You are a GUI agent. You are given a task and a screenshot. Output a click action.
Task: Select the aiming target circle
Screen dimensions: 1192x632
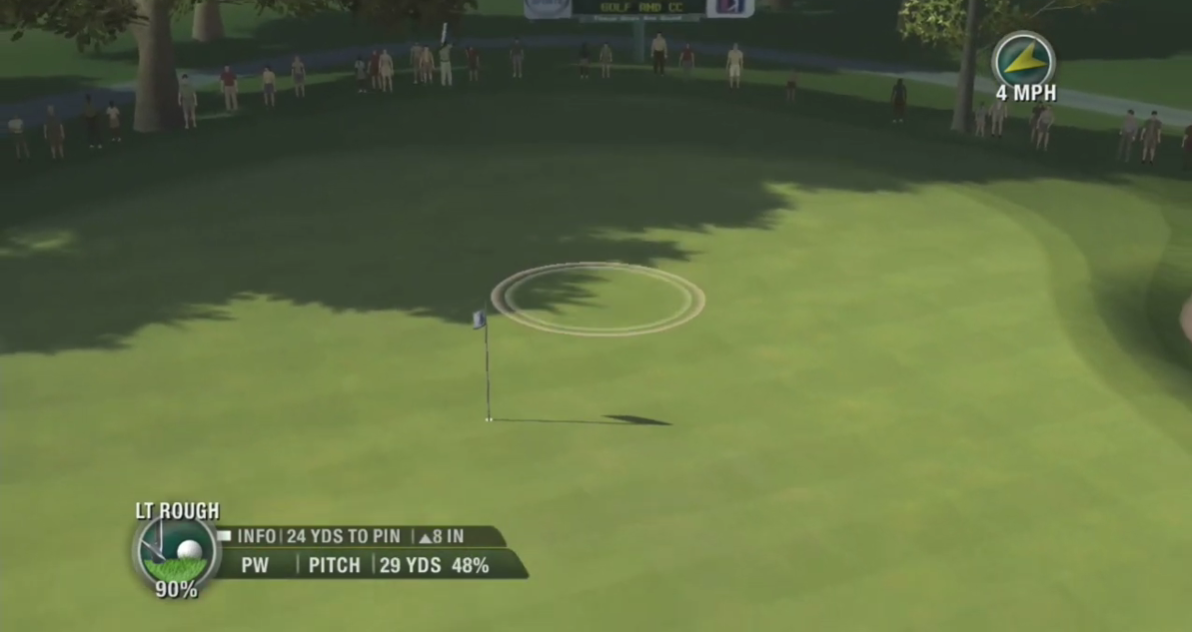598,298
